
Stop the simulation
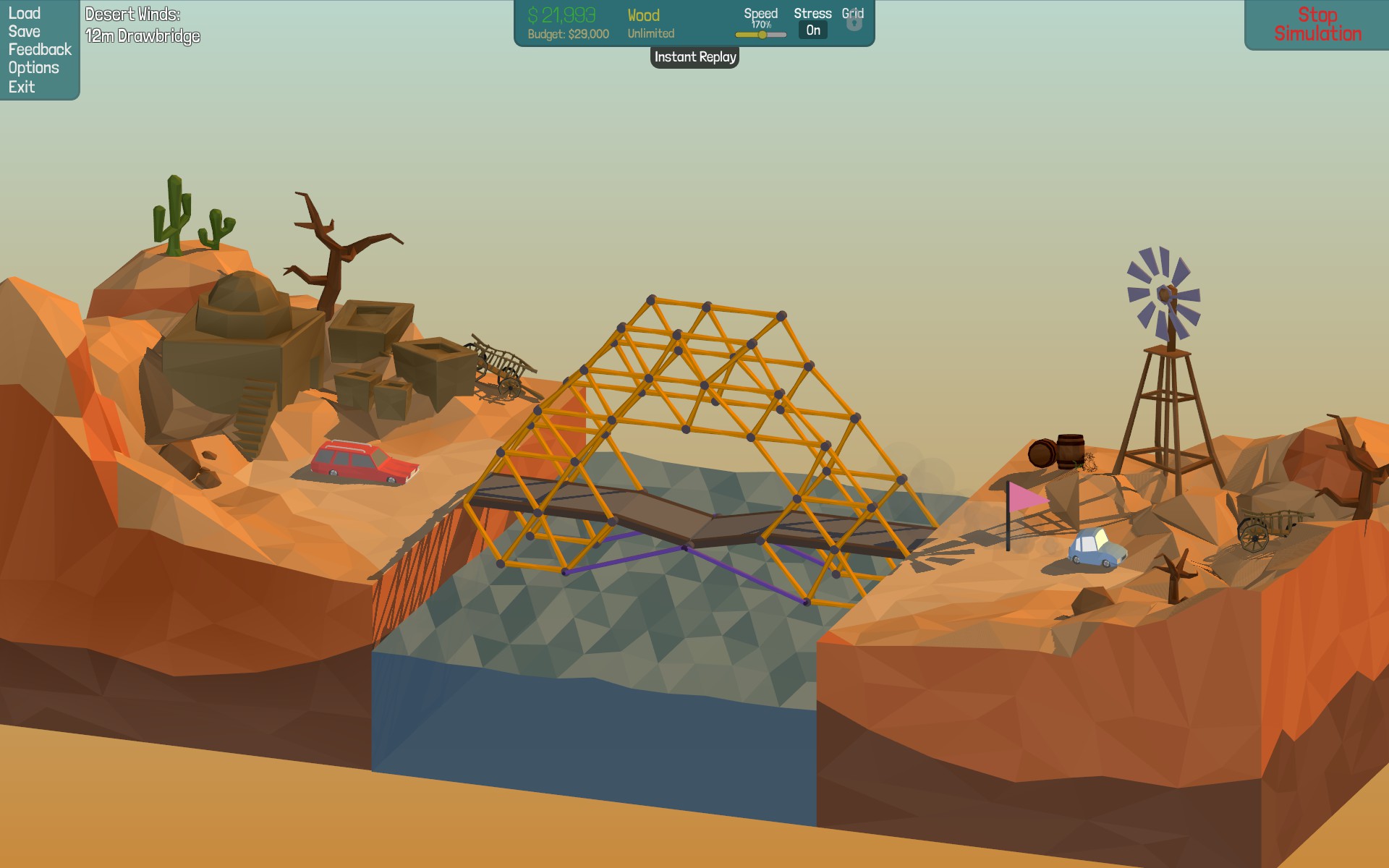point(1317,25)
